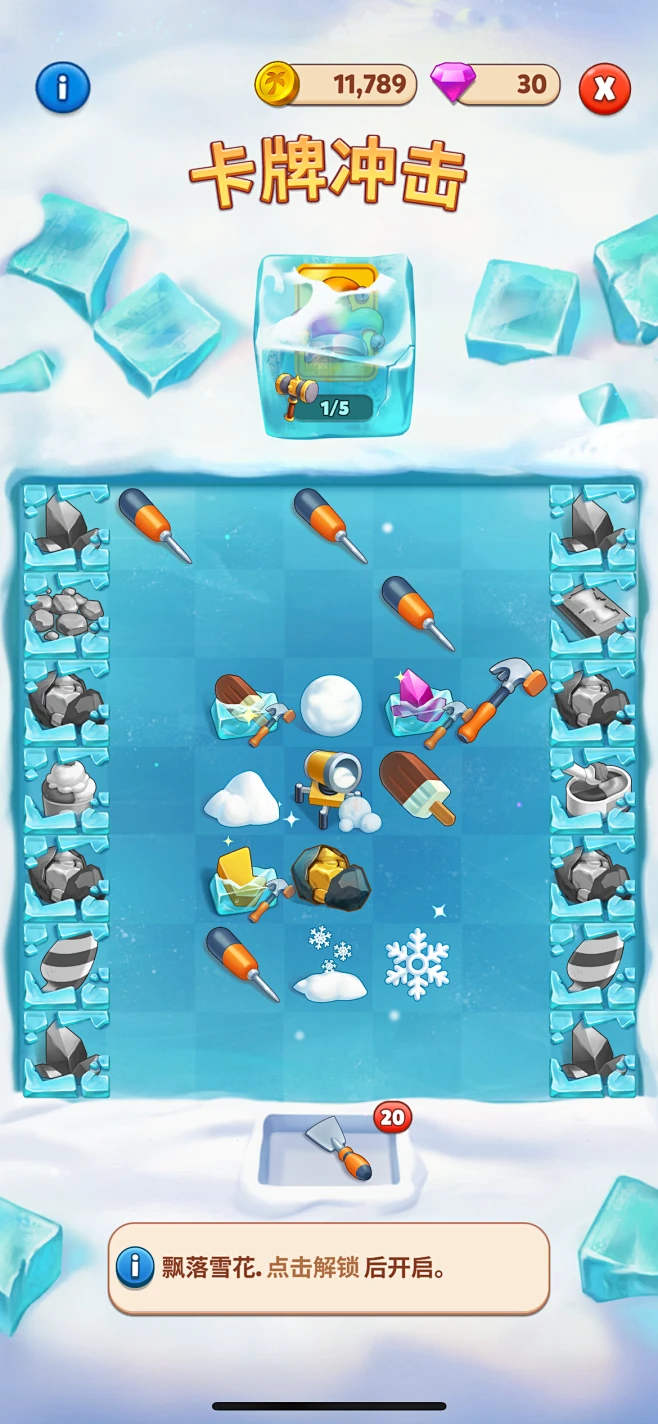Tap the gold coin balance
The image size is (658, 1424).
pyautogui.click(x=338, y=85)
